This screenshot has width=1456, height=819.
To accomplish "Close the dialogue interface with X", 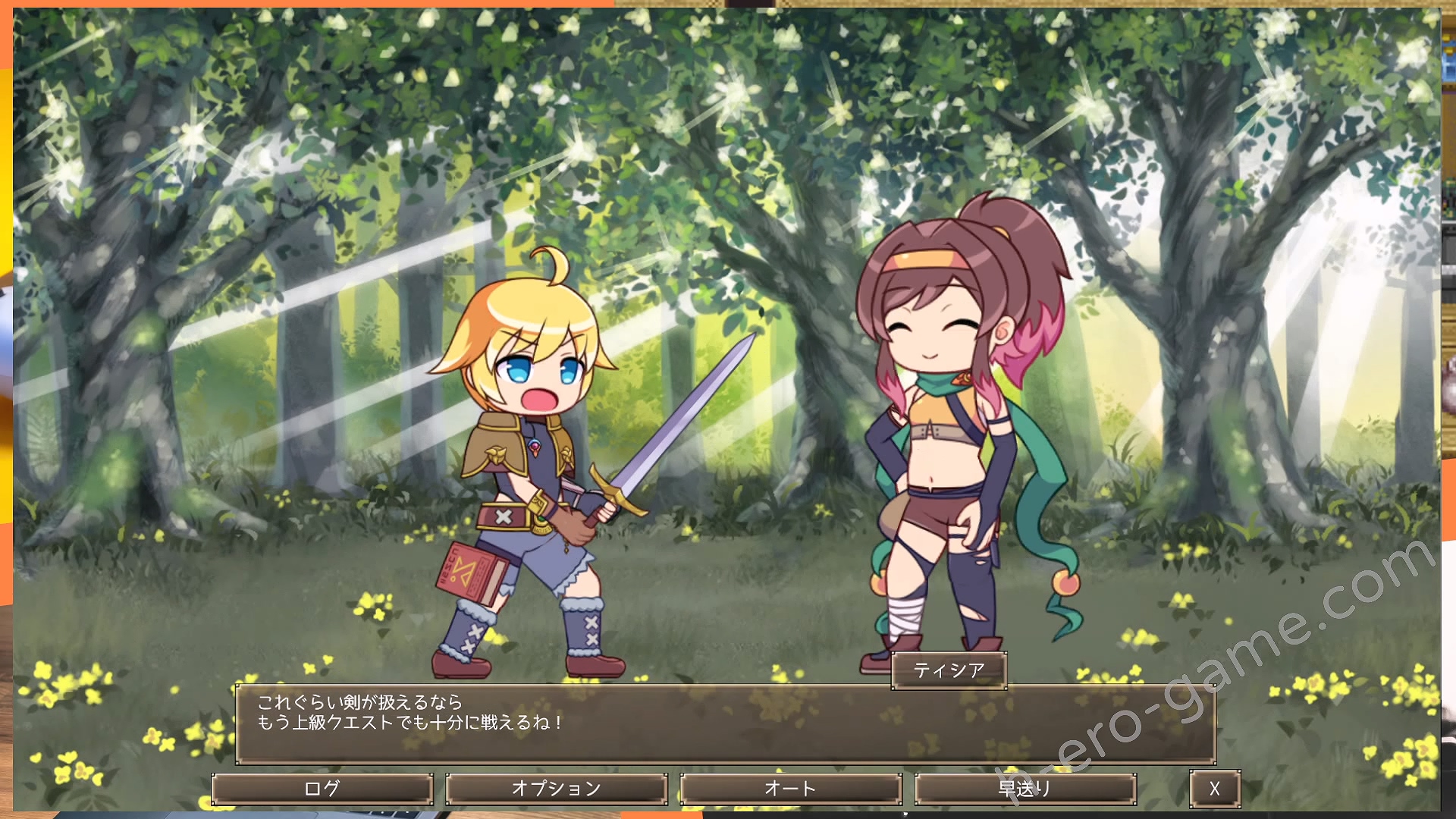I will point(1215,789).
